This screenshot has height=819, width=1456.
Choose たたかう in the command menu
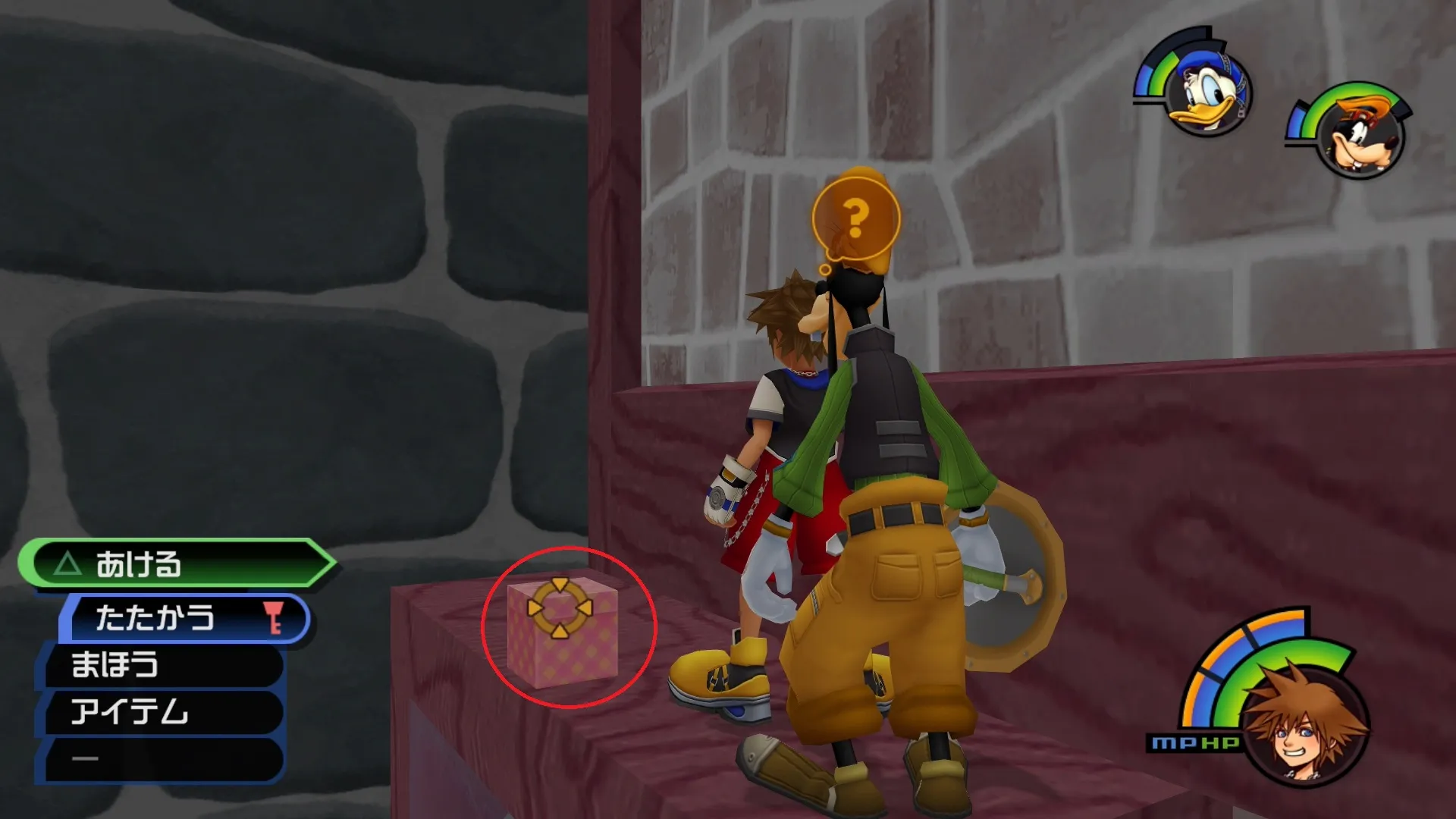(186, 618)
